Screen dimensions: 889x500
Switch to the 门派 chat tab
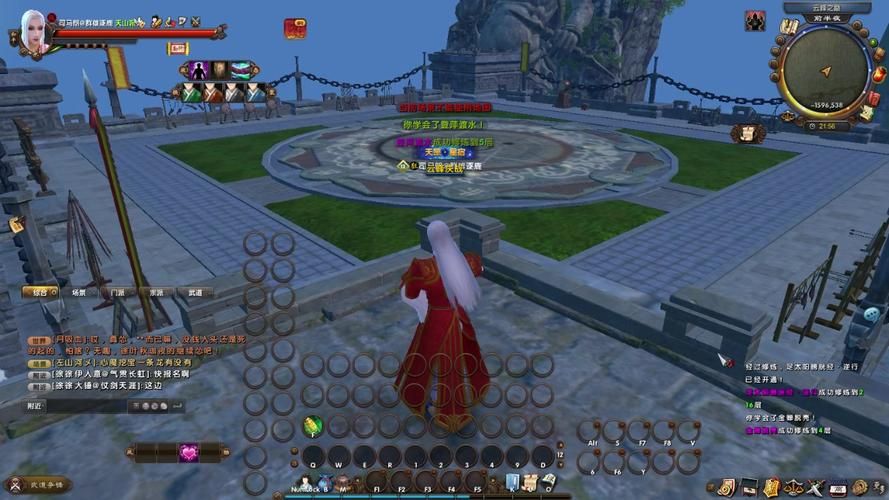(117, 293)
